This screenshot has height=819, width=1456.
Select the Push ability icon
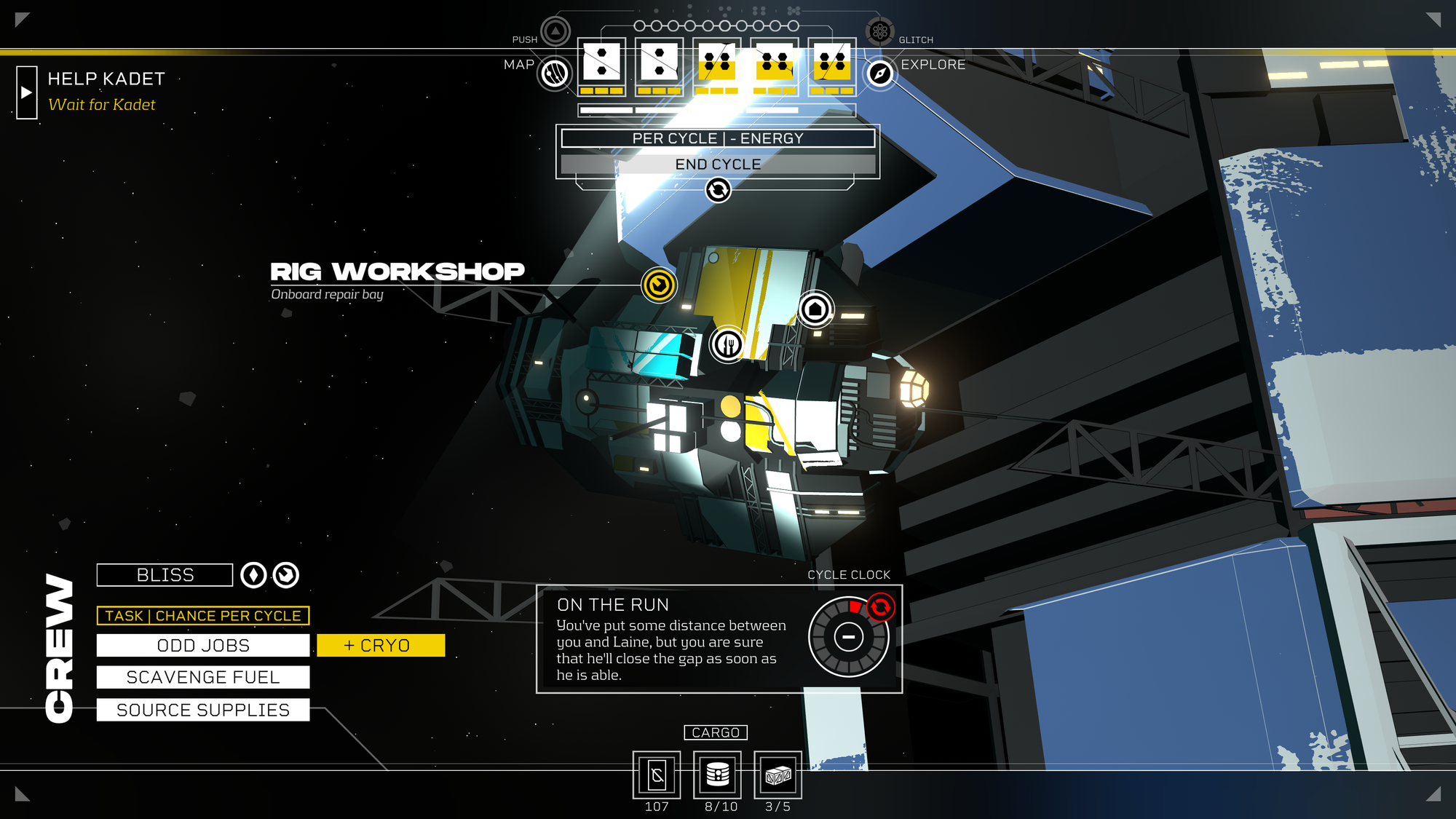[553, 31]
